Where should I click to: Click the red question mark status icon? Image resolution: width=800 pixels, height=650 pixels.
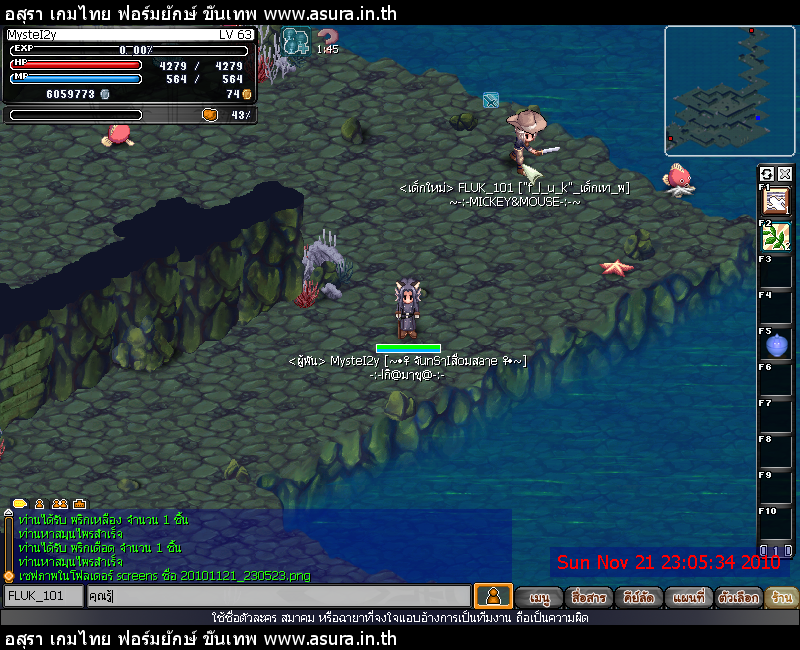pyautogui.click(x=327, y=39)
